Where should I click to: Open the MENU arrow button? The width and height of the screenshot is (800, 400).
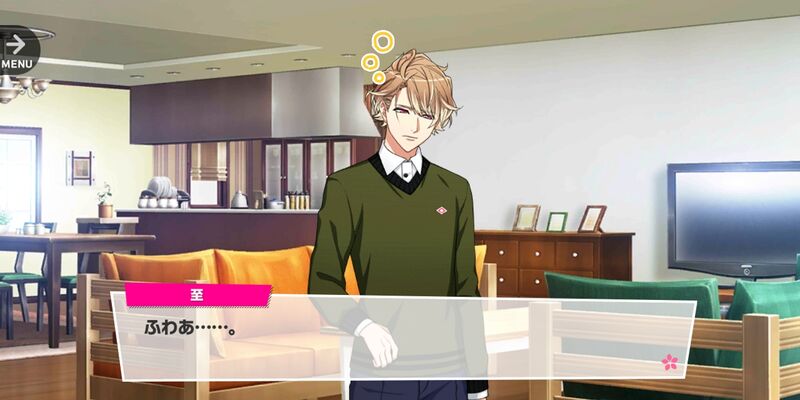pyautogui.click(x=17, y=49)
